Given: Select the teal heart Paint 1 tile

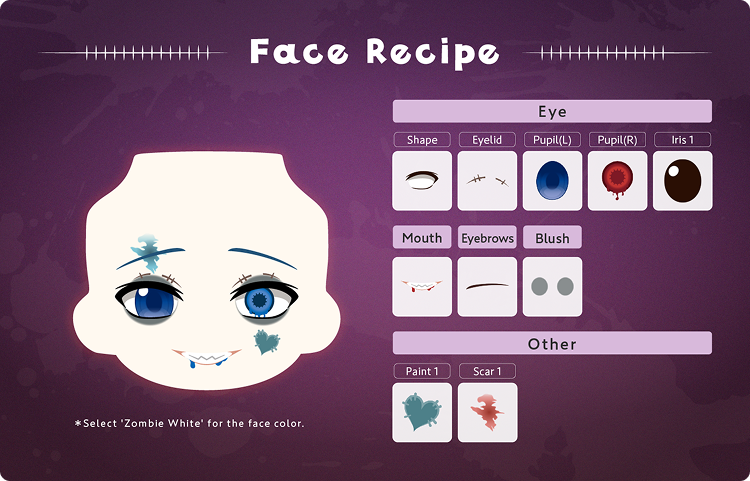Looking at the screenshot, I should coord(422,412).
